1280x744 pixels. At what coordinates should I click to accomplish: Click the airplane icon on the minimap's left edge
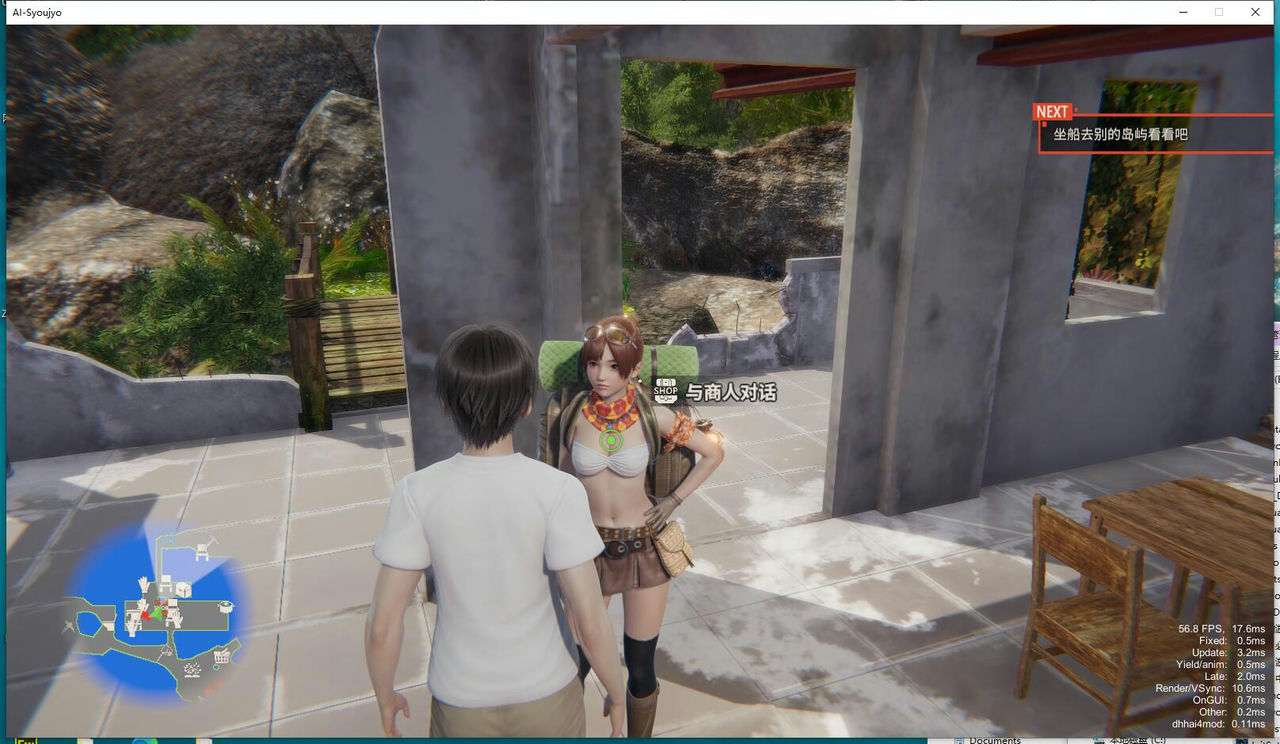click(x=69, y=627)
